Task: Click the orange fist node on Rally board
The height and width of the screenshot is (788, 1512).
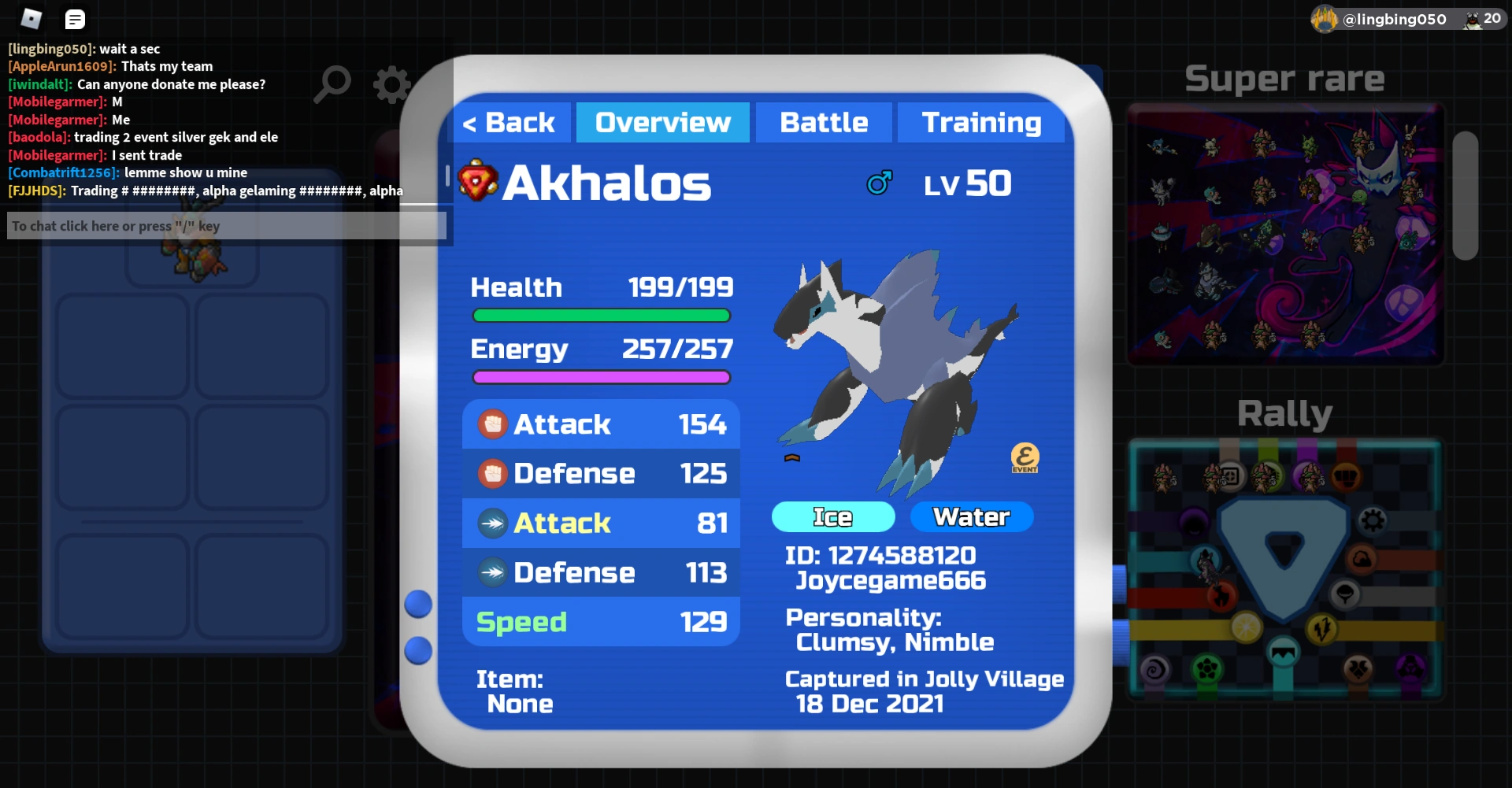Action: coord(1346,476)
